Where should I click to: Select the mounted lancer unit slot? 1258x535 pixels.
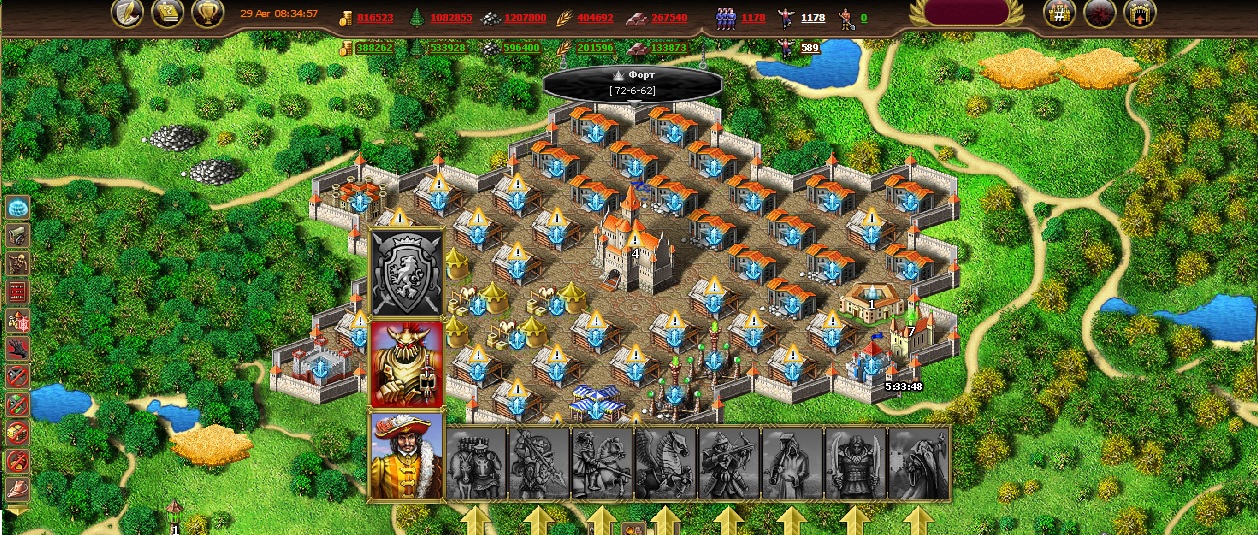point(602,463)
